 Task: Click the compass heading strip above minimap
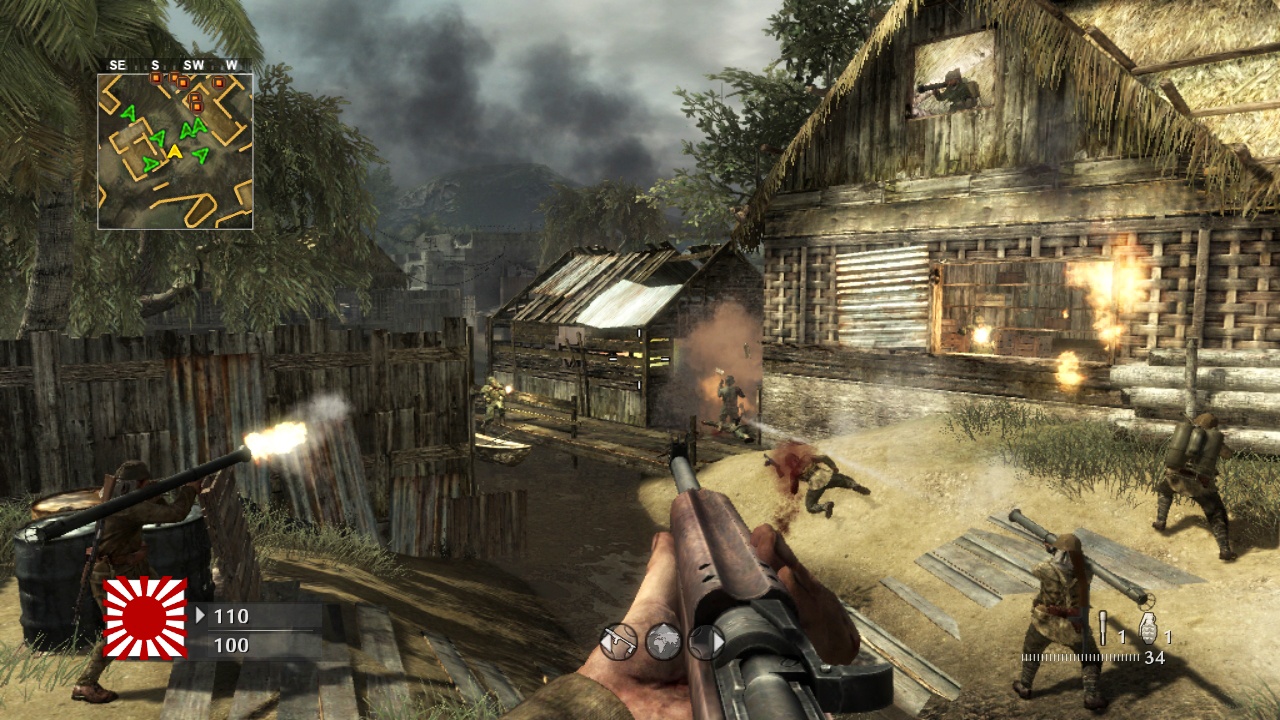175,65
